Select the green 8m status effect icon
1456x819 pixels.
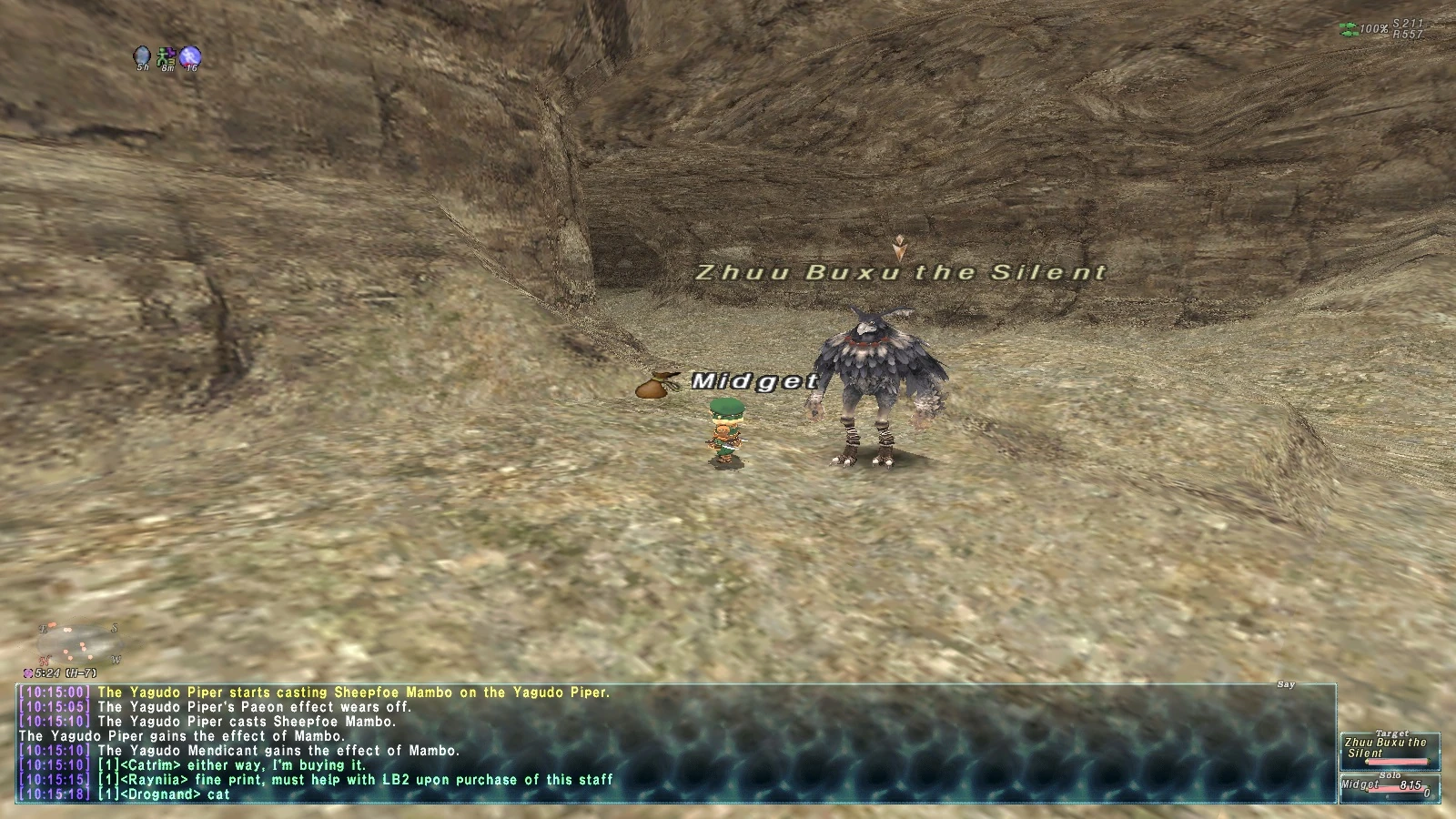[x=166, y=56]
